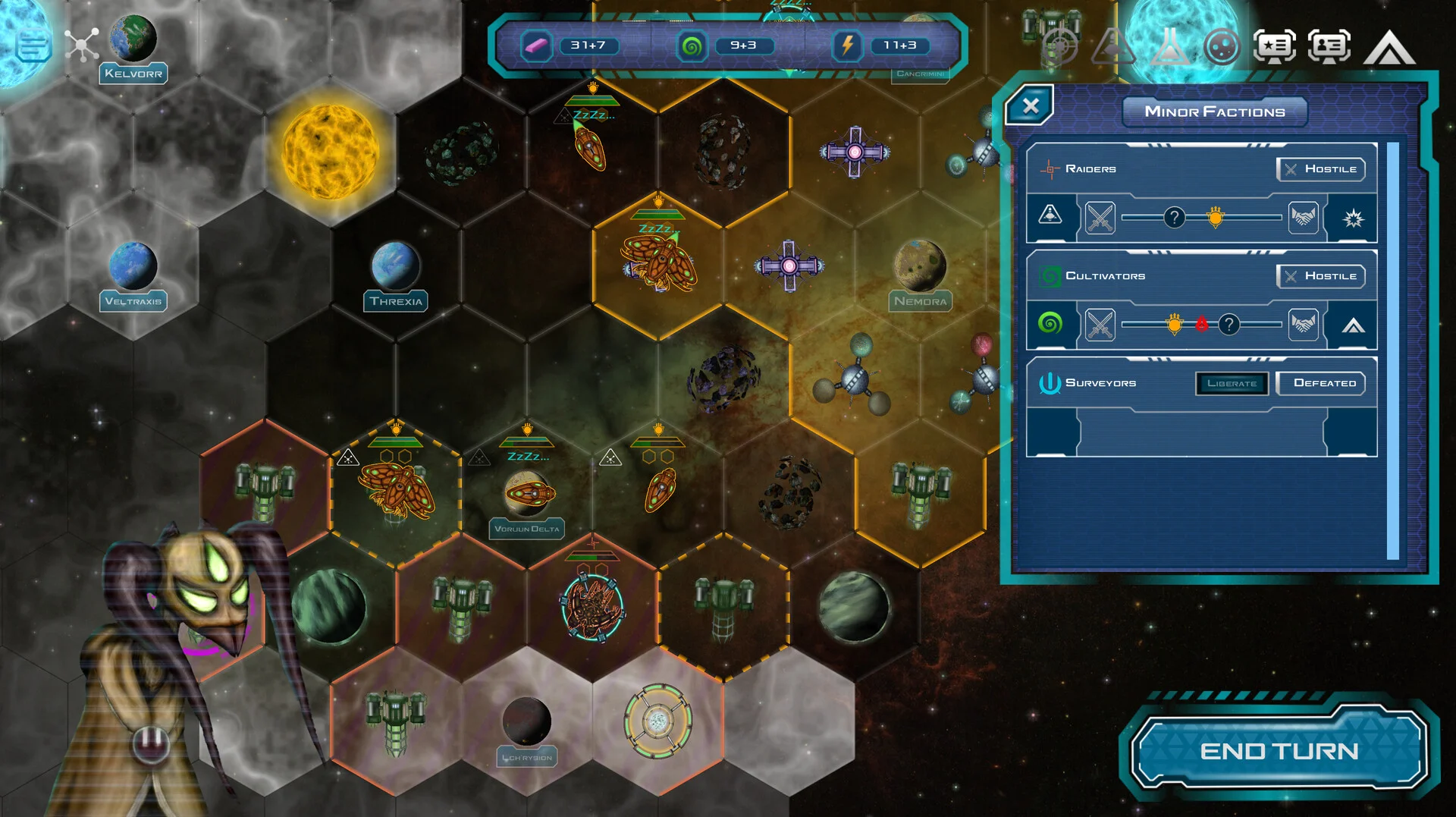This screenshot has width=1456, height=817.
Task: Open the hamburger main menu icon
Action: 33,46
